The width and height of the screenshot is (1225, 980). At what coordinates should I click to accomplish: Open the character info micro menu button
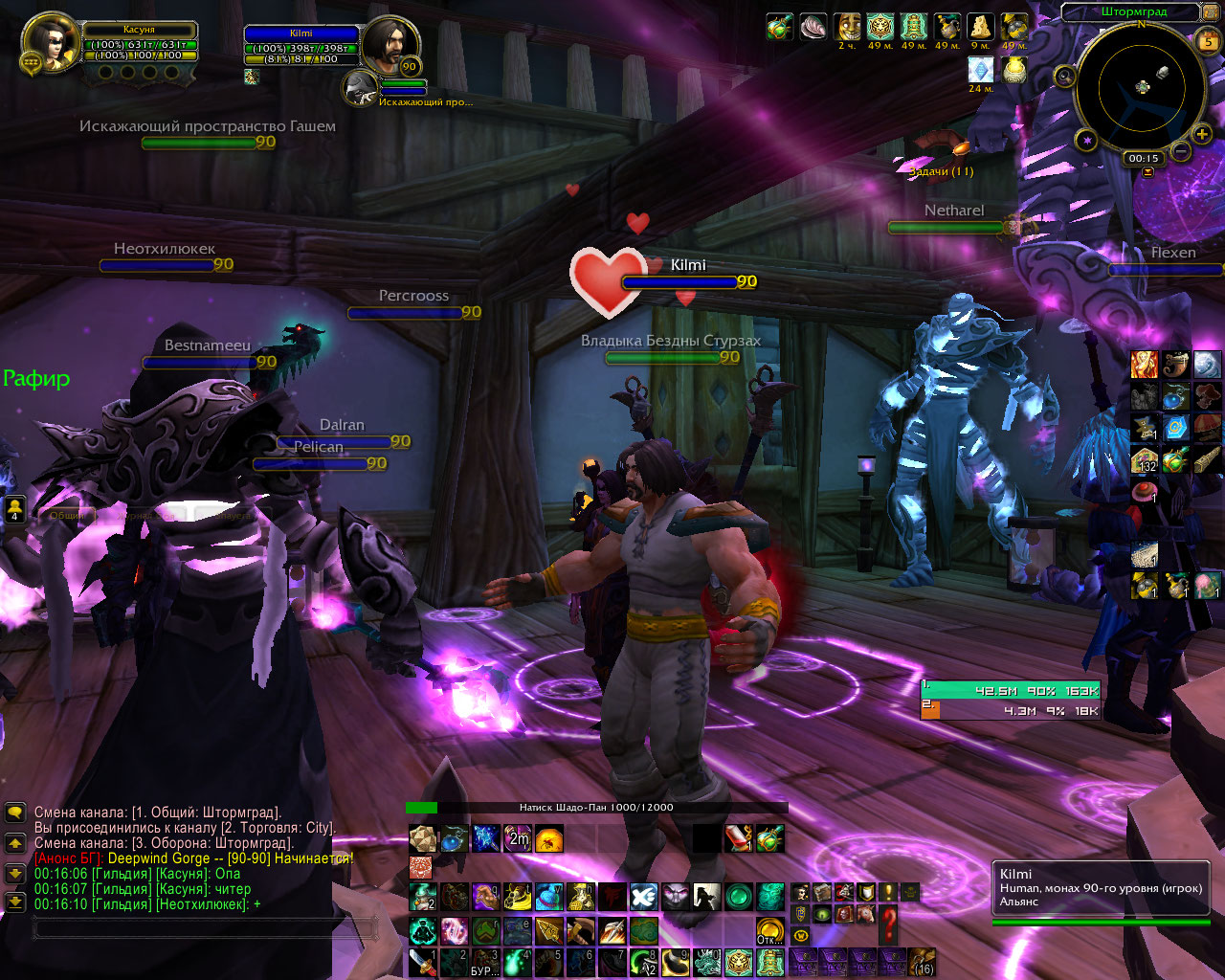[800, 893]
